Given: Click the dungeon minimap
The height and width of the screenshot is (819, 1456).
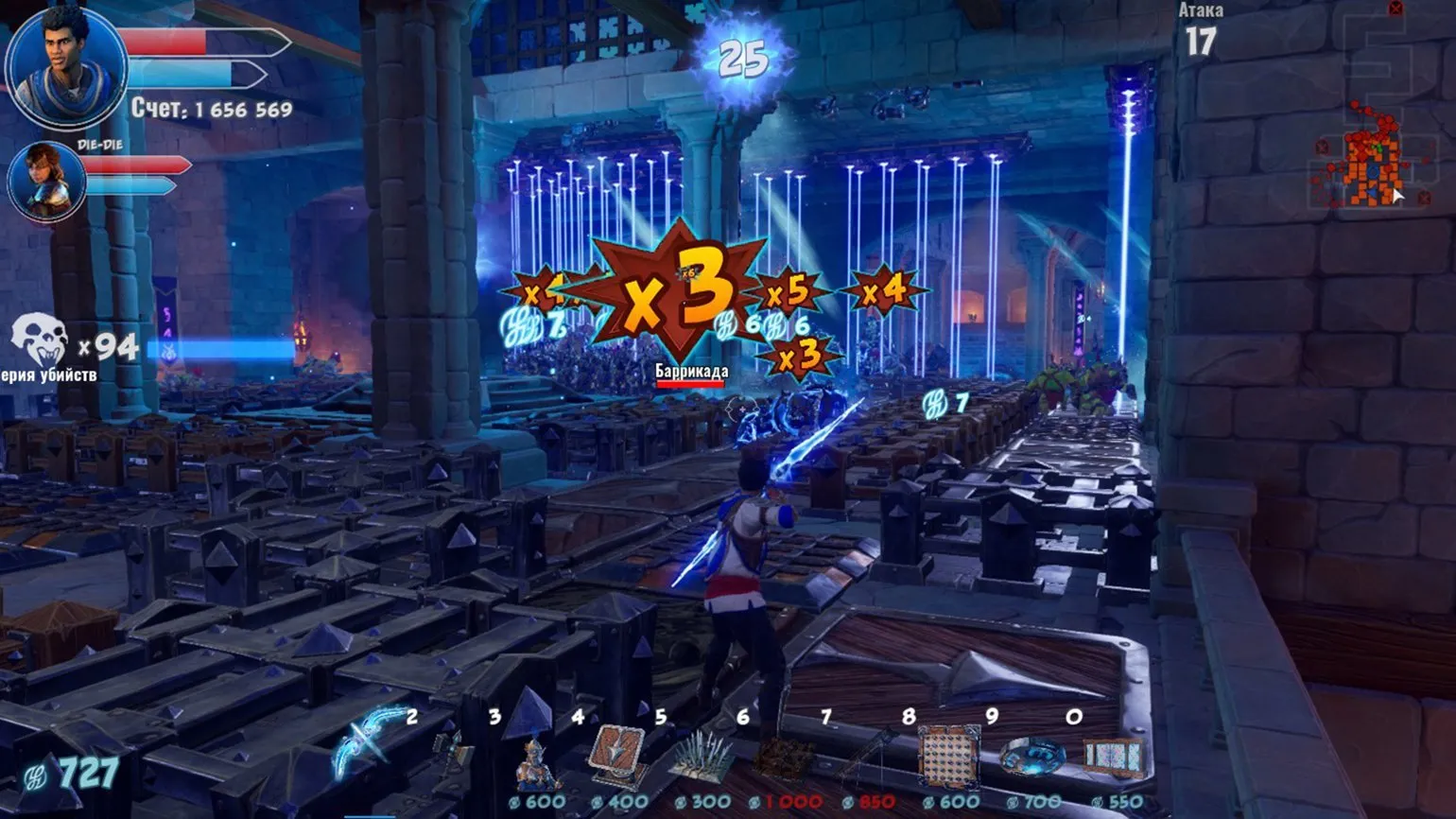Looking at the screenshot, I should [x=1365, y=161].
